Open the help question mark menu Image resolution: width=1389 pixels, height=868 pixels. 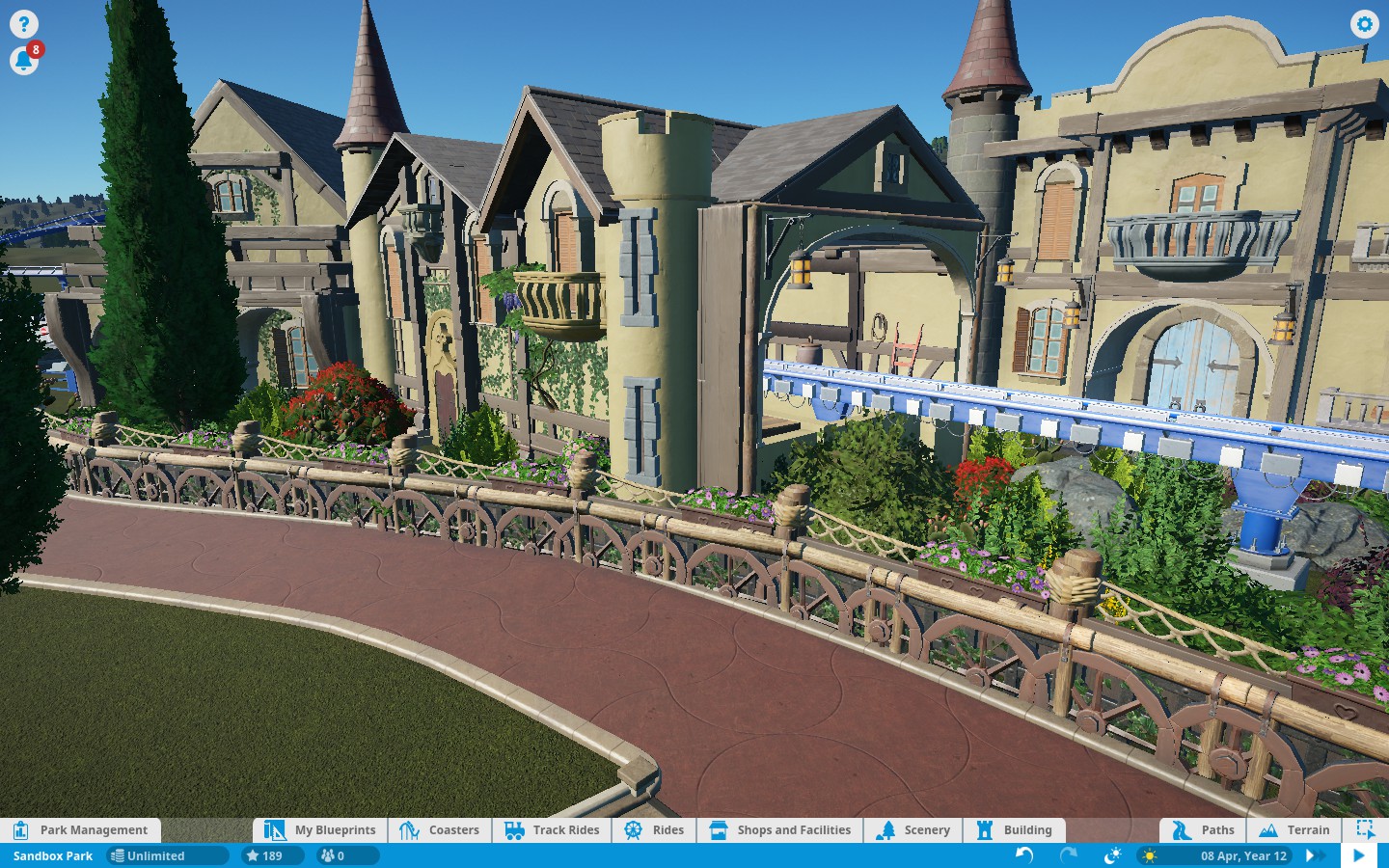(24, 24)
